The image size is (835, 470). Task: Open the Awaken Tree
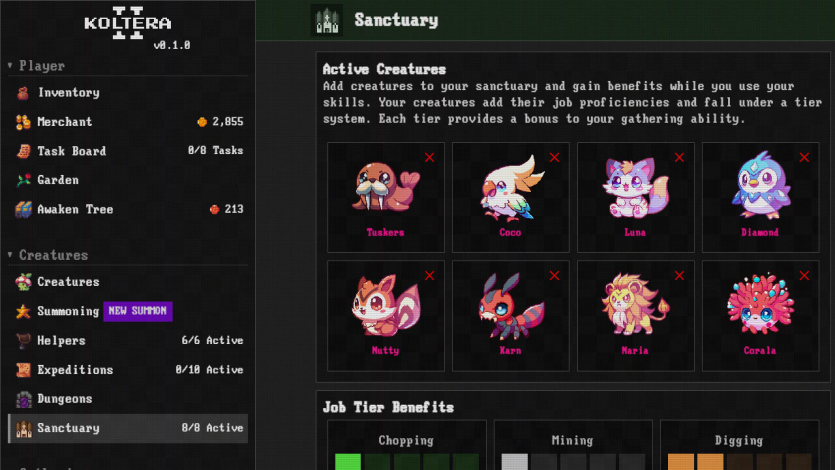tap(75, 209)
